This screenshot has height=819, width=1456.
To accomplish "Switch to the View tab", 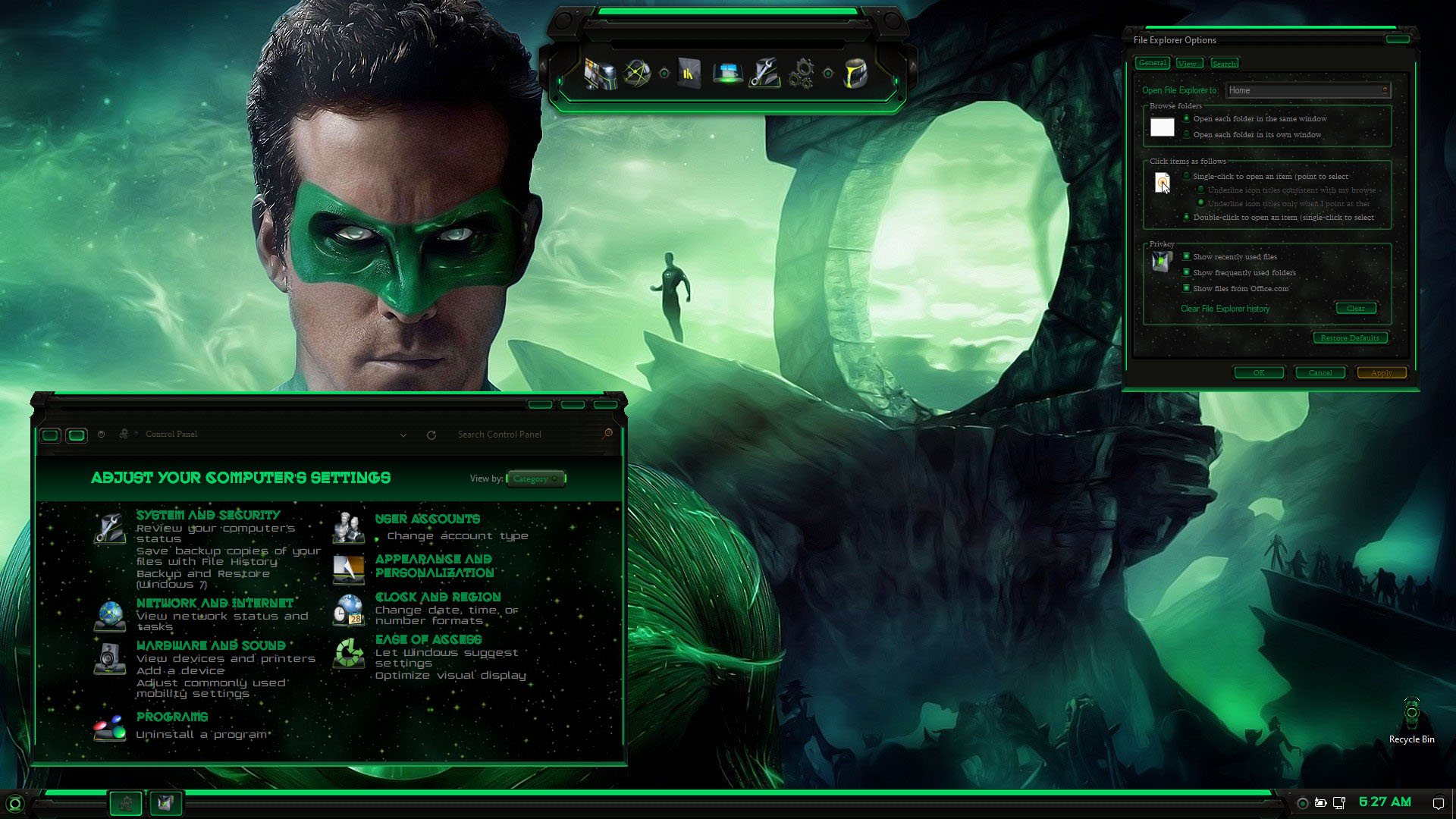I will (1188, 64).
